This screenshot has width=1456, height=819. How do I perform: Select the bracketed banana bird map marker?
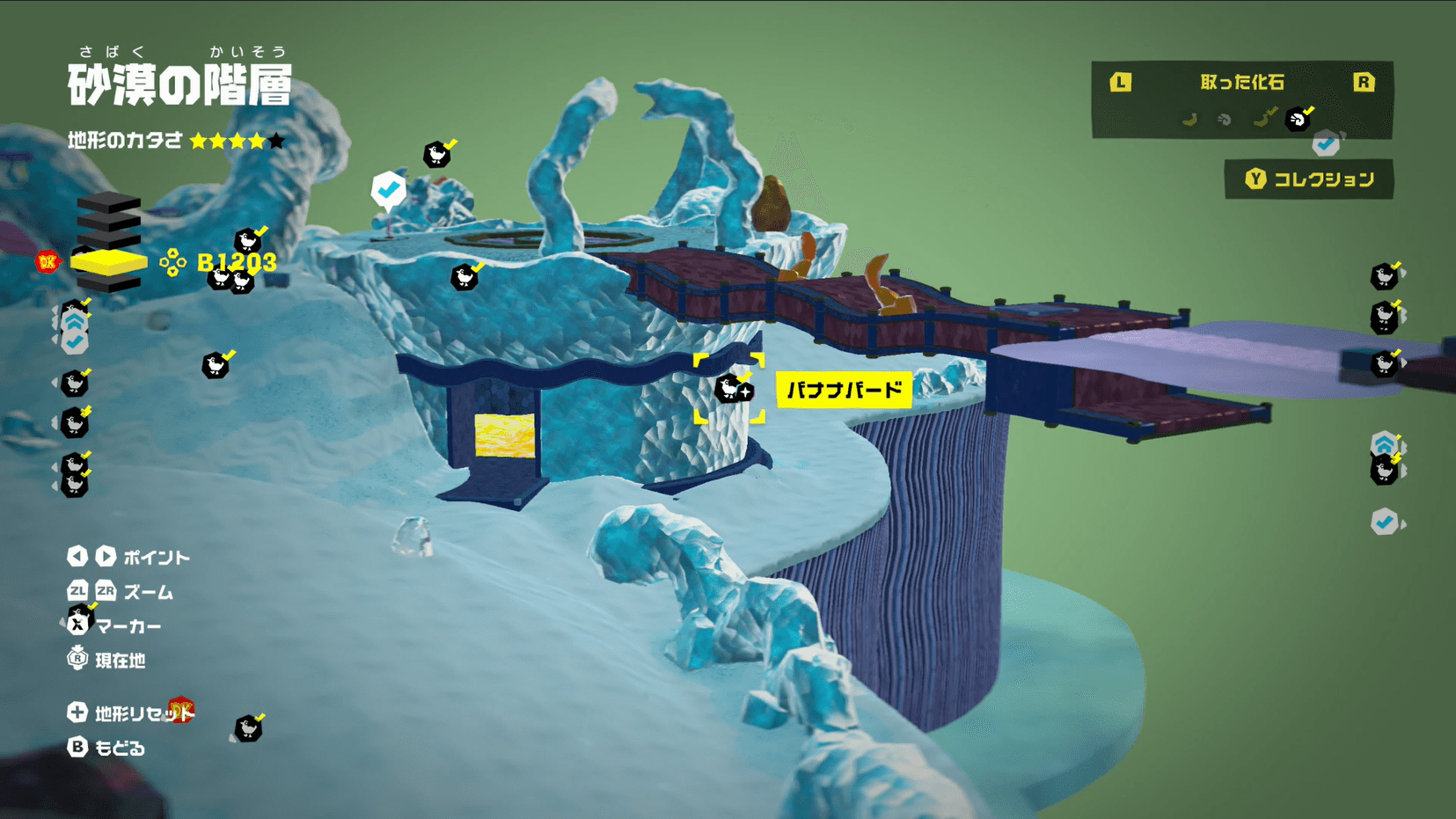729,388
